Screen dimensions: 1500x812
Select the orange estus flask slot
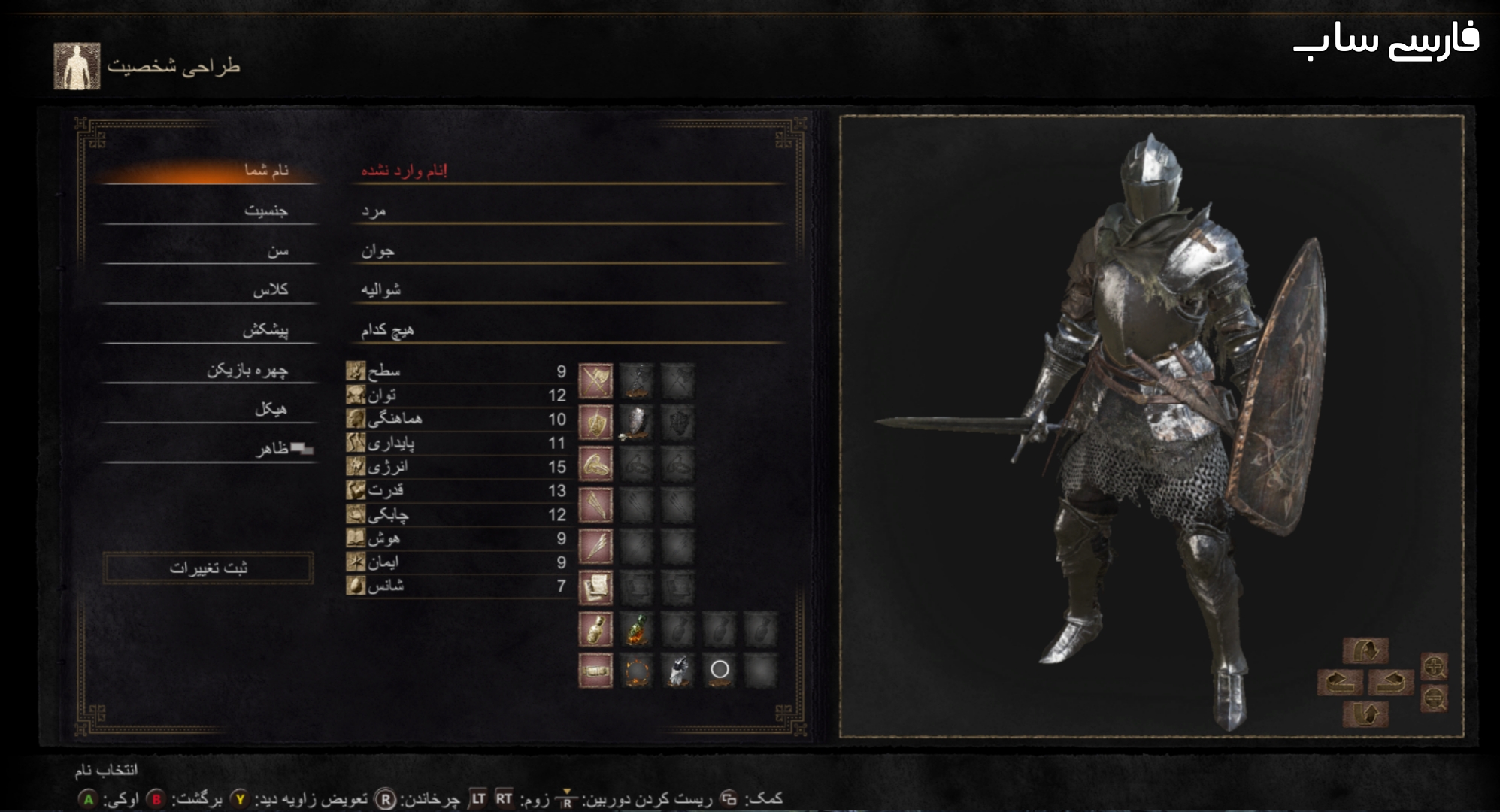coord(636,629)
